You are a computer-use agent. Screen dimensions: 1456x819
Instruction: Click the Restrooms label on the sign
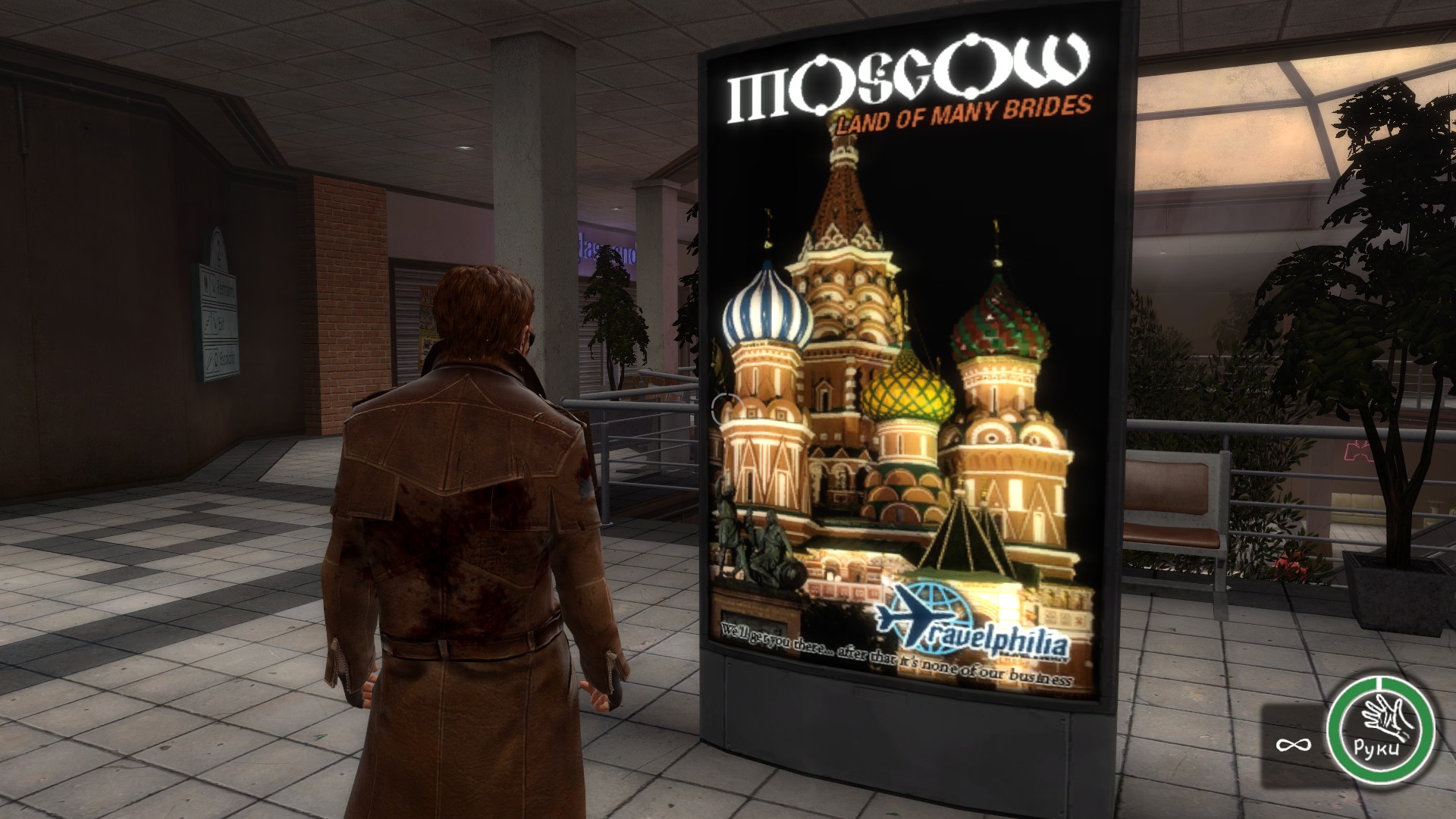click(224, 287)
